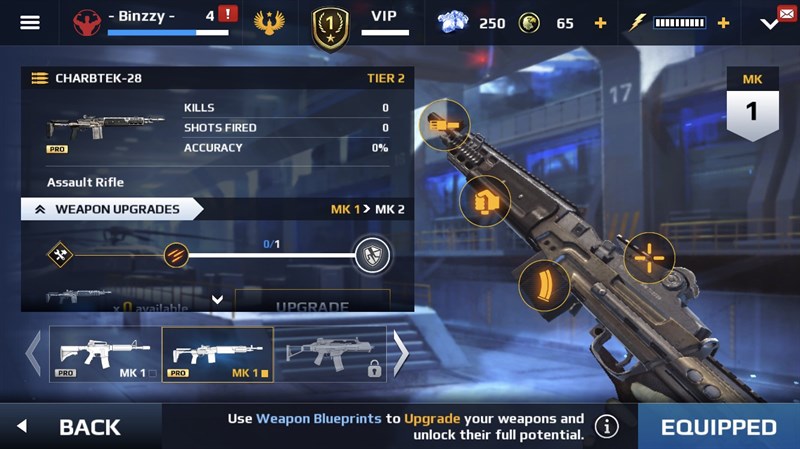Select the first white assault rifle thumbnail
This screenshot has height=449, width=800.
point(104,354)
